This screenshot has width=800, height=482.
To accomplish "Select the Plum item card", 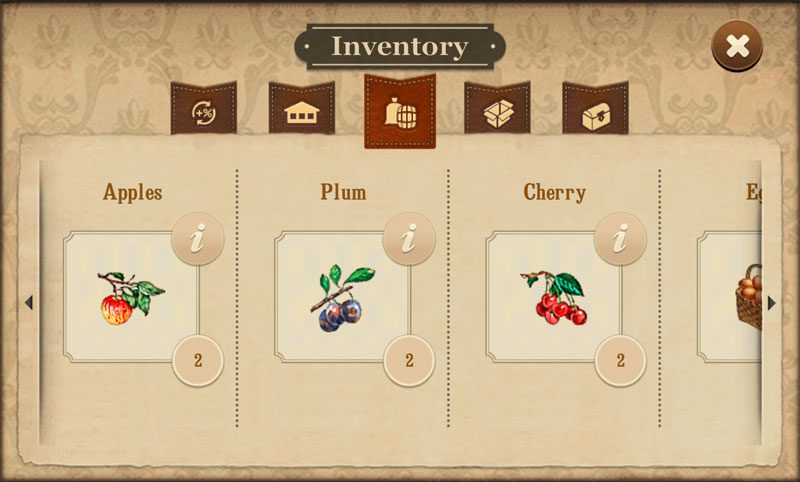I will (x=342, y=297).
